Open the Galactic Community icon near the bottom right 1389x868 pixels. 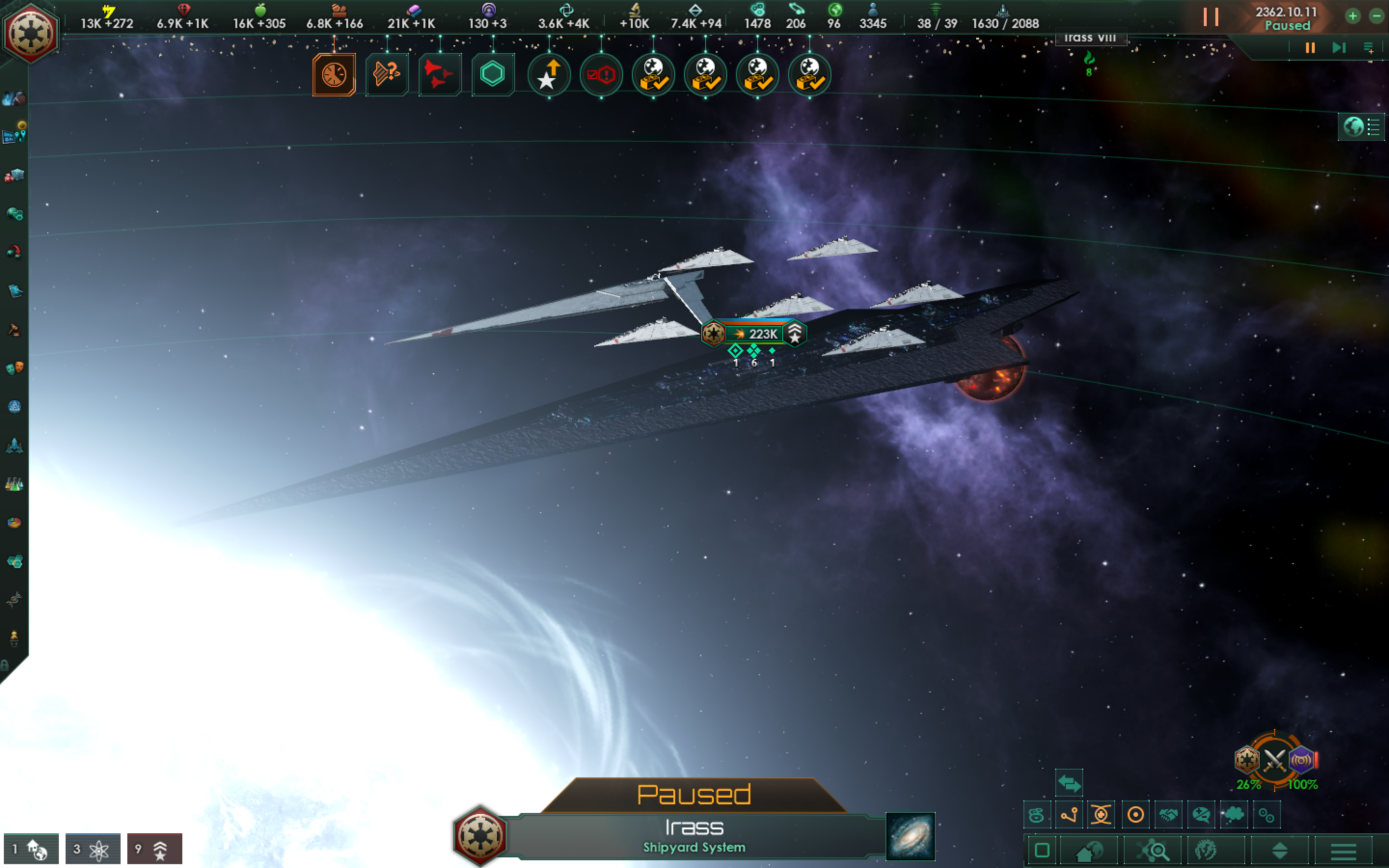[1207, 851]
